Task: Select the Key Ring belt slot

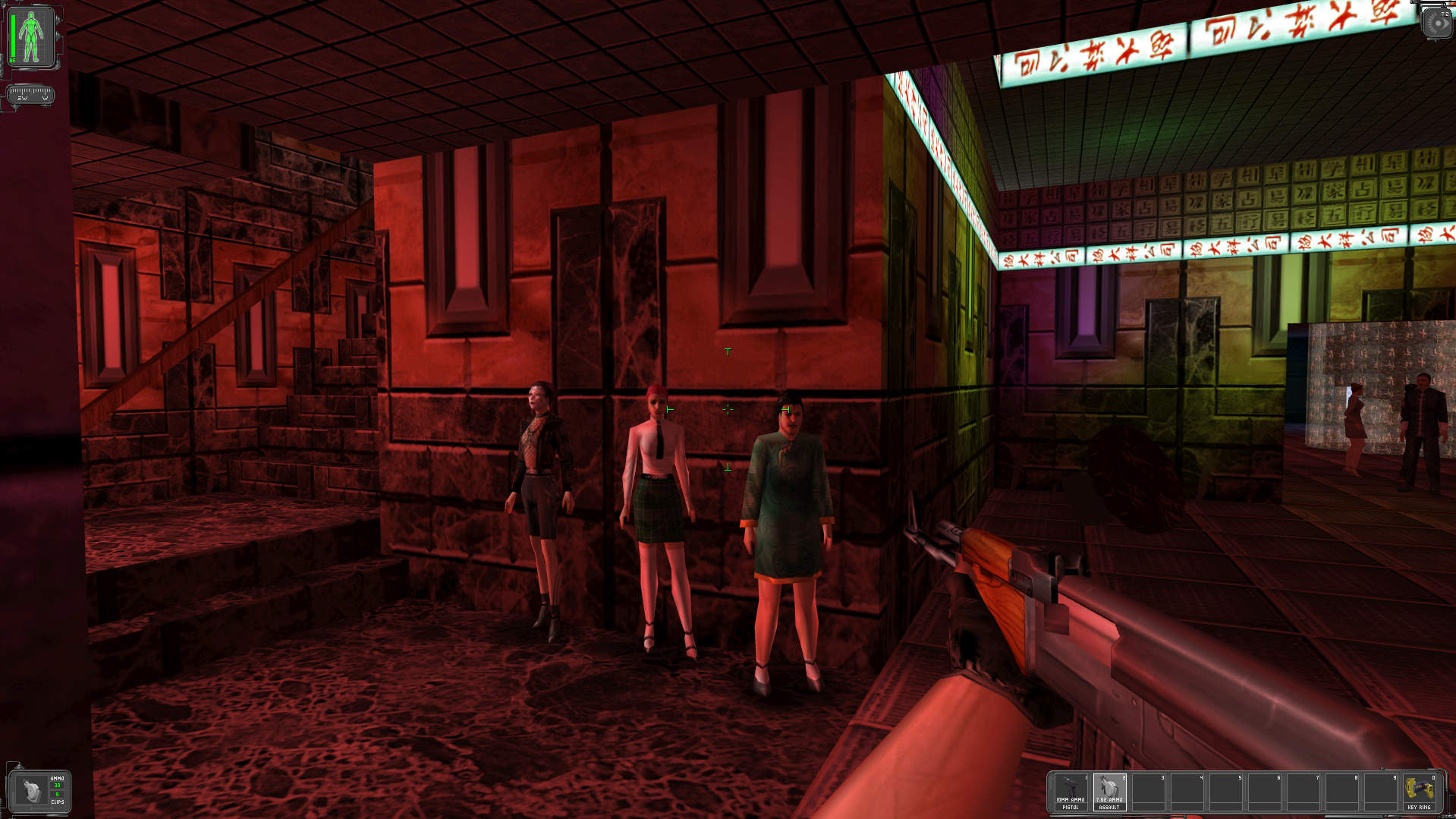Action: pyautogui.click(x=1418, y=792)
